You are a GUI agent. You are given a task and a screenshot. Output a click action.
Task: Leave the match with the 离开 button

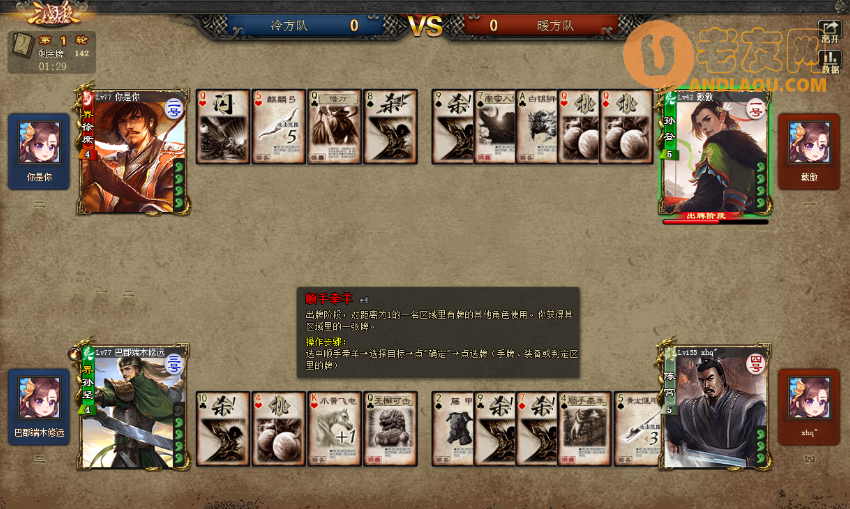[x=830, y=32]
